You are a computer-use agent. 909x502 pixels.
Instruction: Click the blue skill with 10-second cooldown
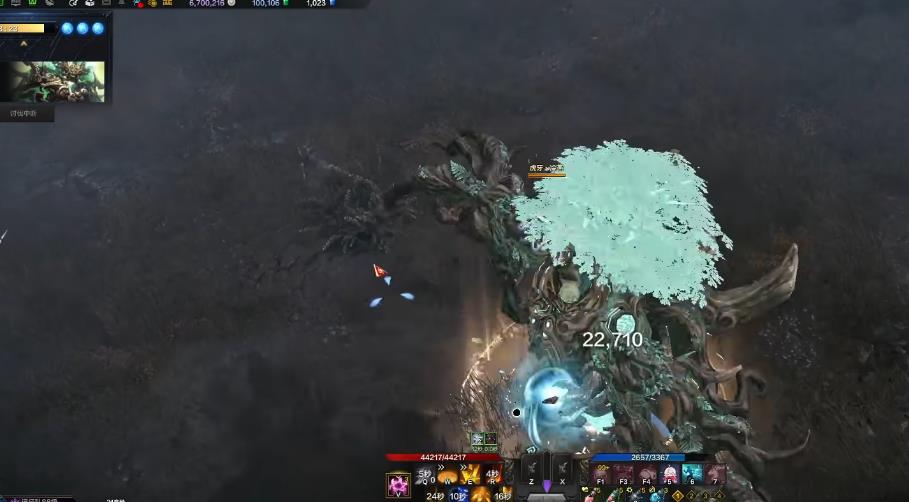(457, 494)
